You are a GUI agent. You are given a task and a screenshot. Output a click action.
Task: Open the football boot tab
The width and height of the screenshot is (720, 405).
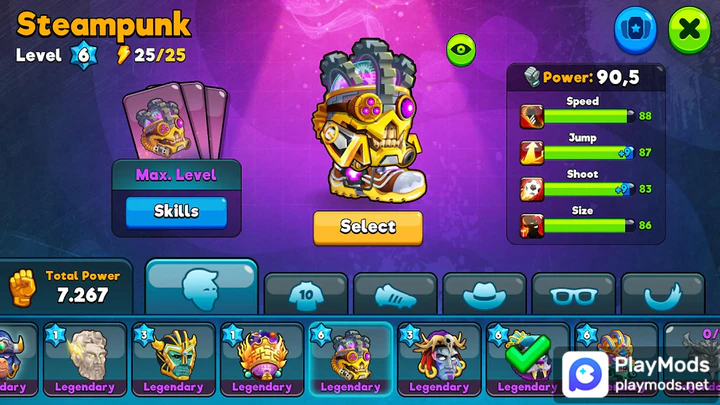point(395,294)
